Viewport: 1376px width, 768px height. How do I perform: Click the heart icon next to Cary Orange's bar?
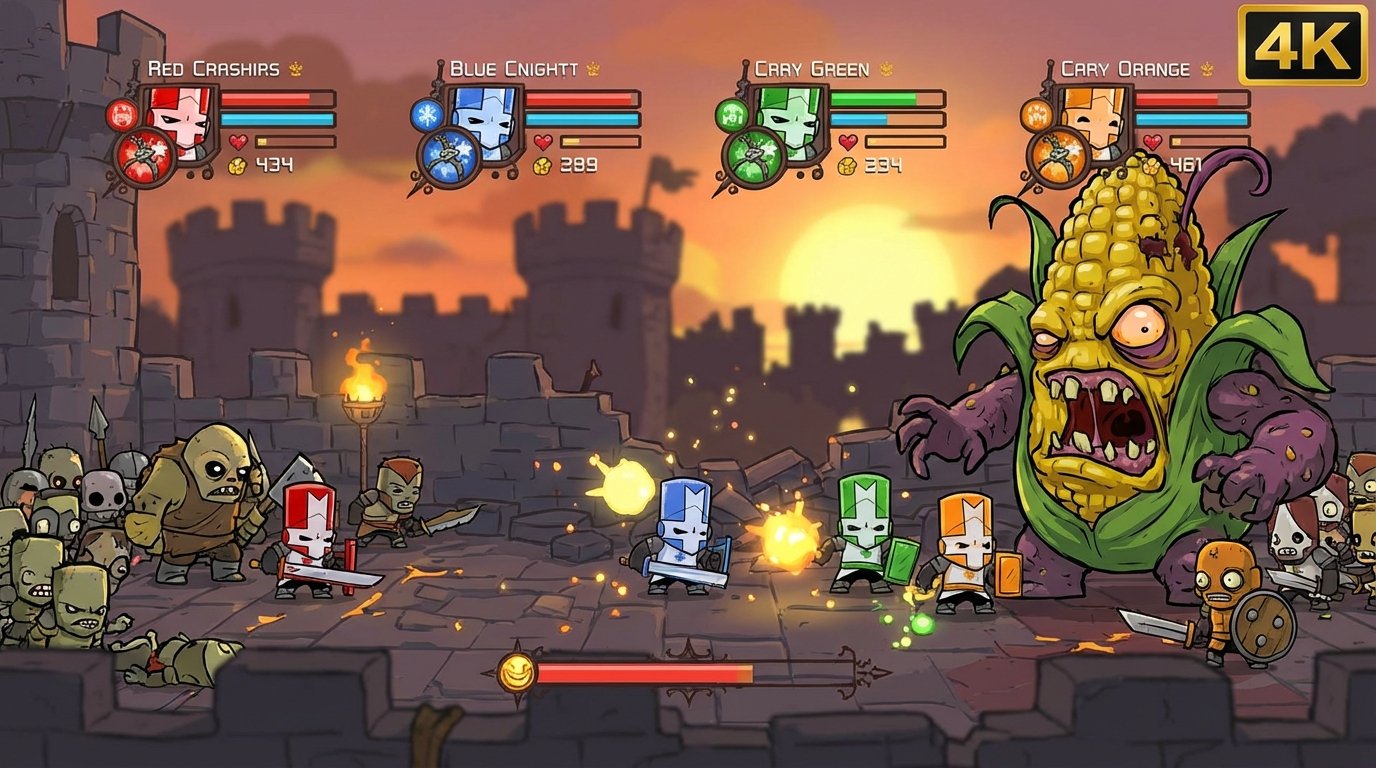(x=1152, y=141)
